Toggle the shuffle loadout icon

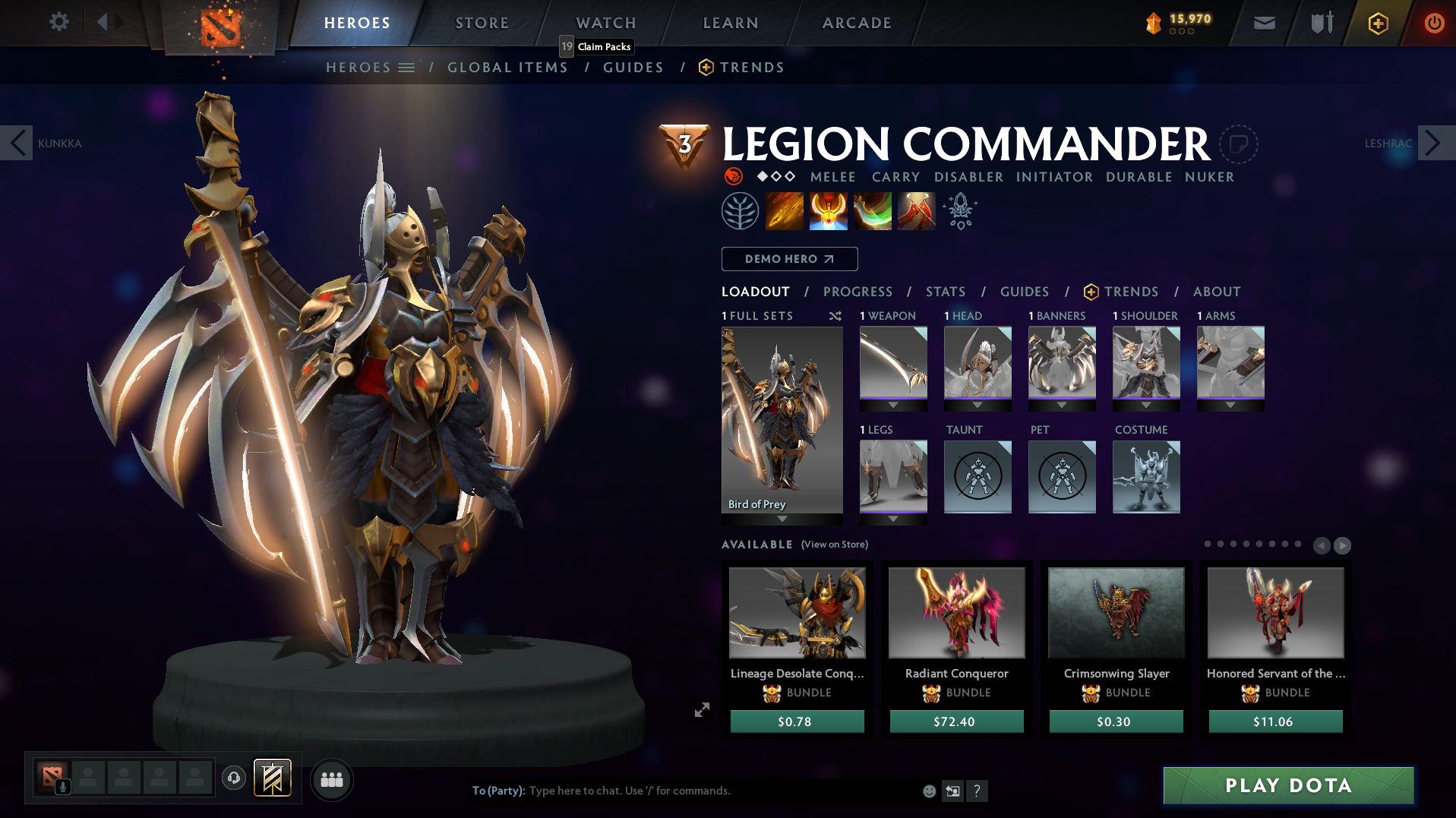tap(835, 316)
